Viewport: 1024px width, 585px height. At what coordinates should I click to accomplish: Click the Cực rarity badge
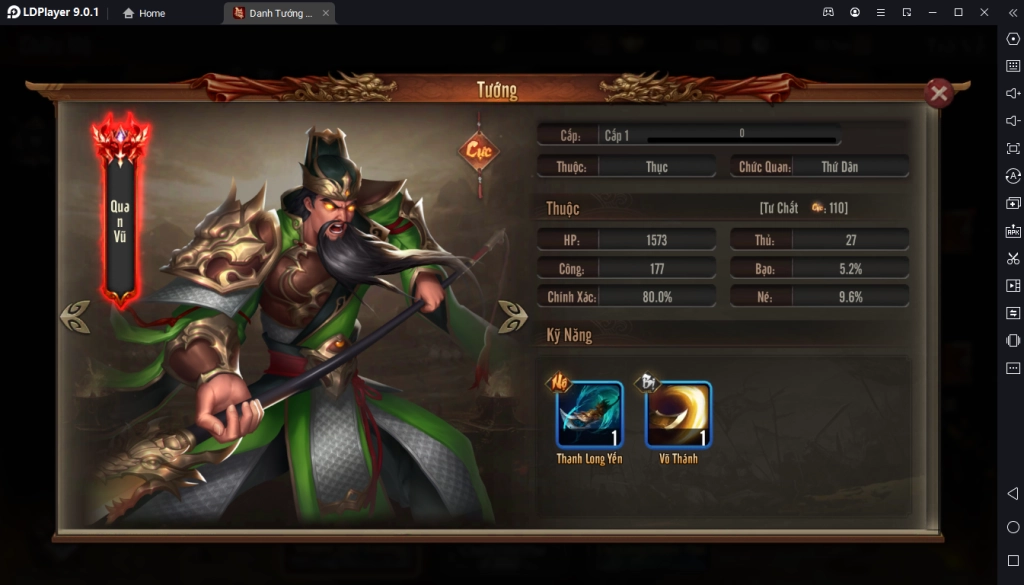tap(478, 152)
